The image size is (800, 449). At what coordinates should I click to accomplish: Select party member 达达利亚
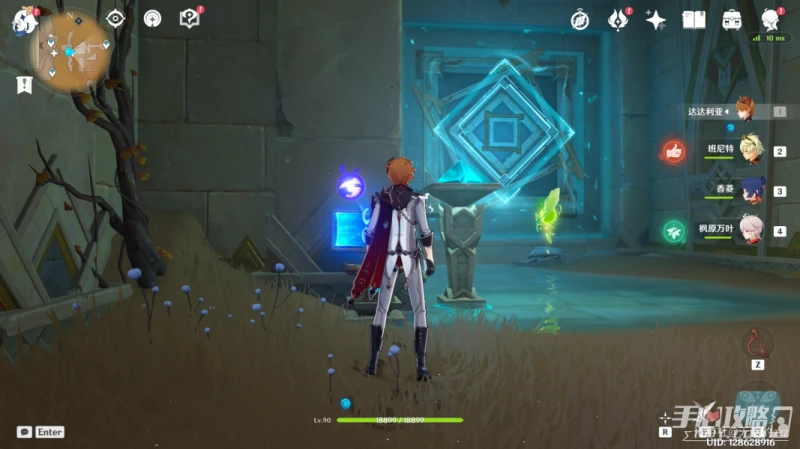744,110
